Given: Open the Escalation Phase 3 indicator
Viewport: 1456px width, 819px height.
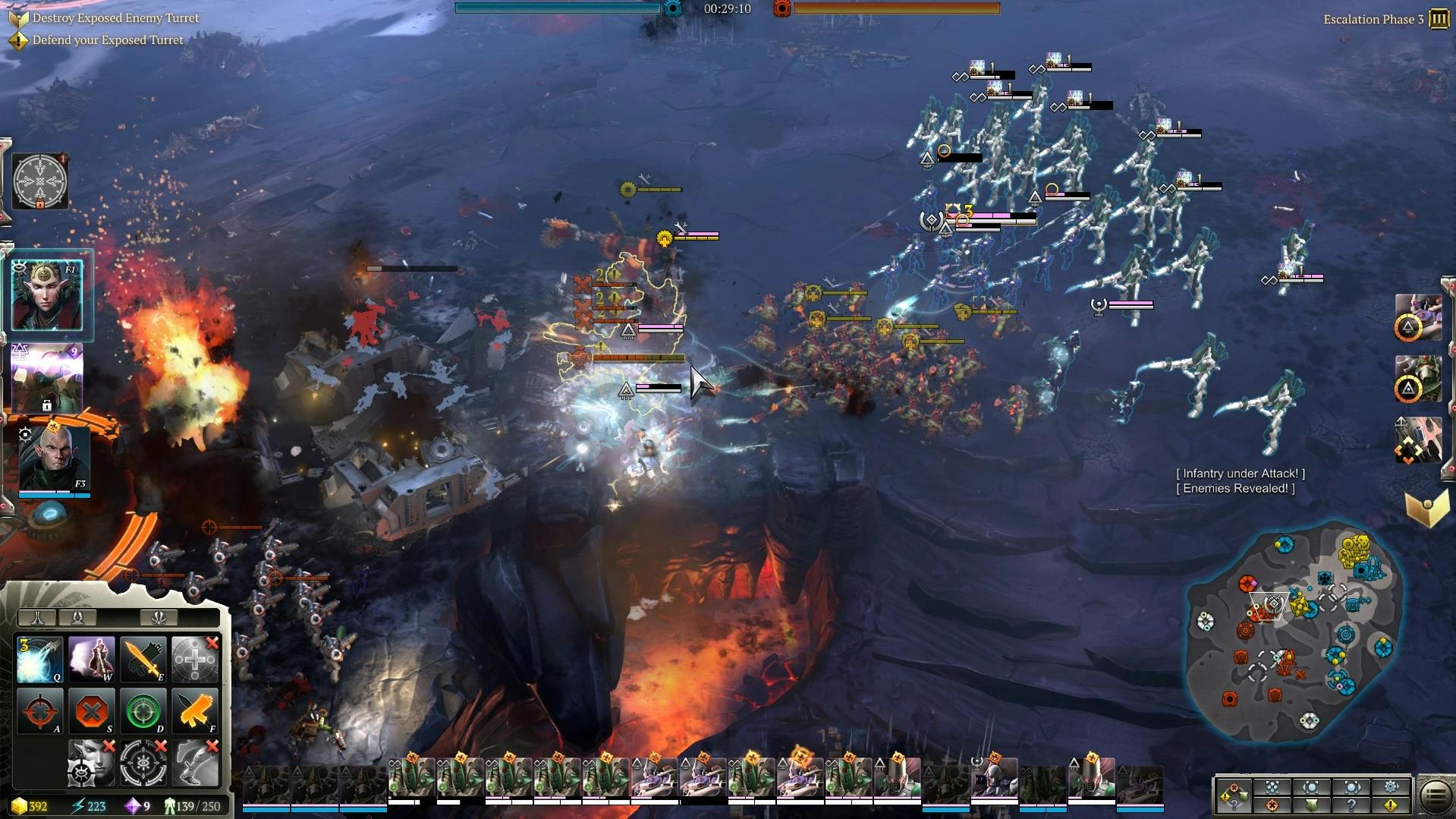Looking at the screenshot, I should [x=1439, y=19].
